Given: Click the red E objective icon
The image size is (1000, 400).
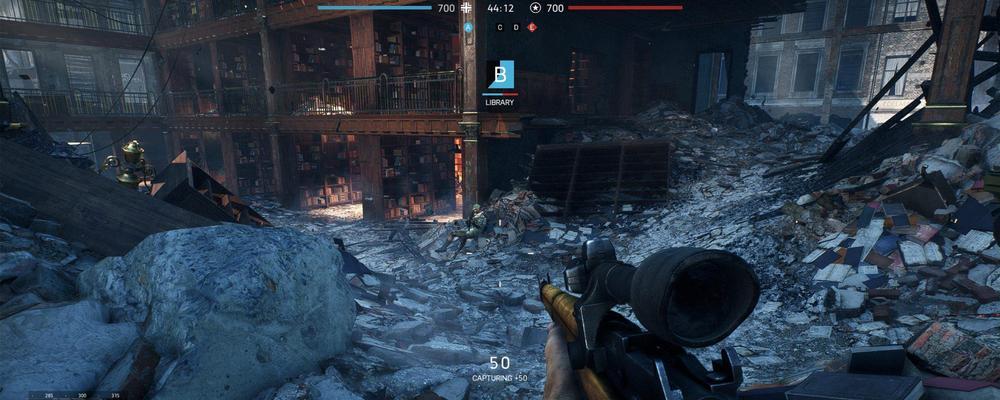Looking at the screenshot, I should [x=532, y=27].
